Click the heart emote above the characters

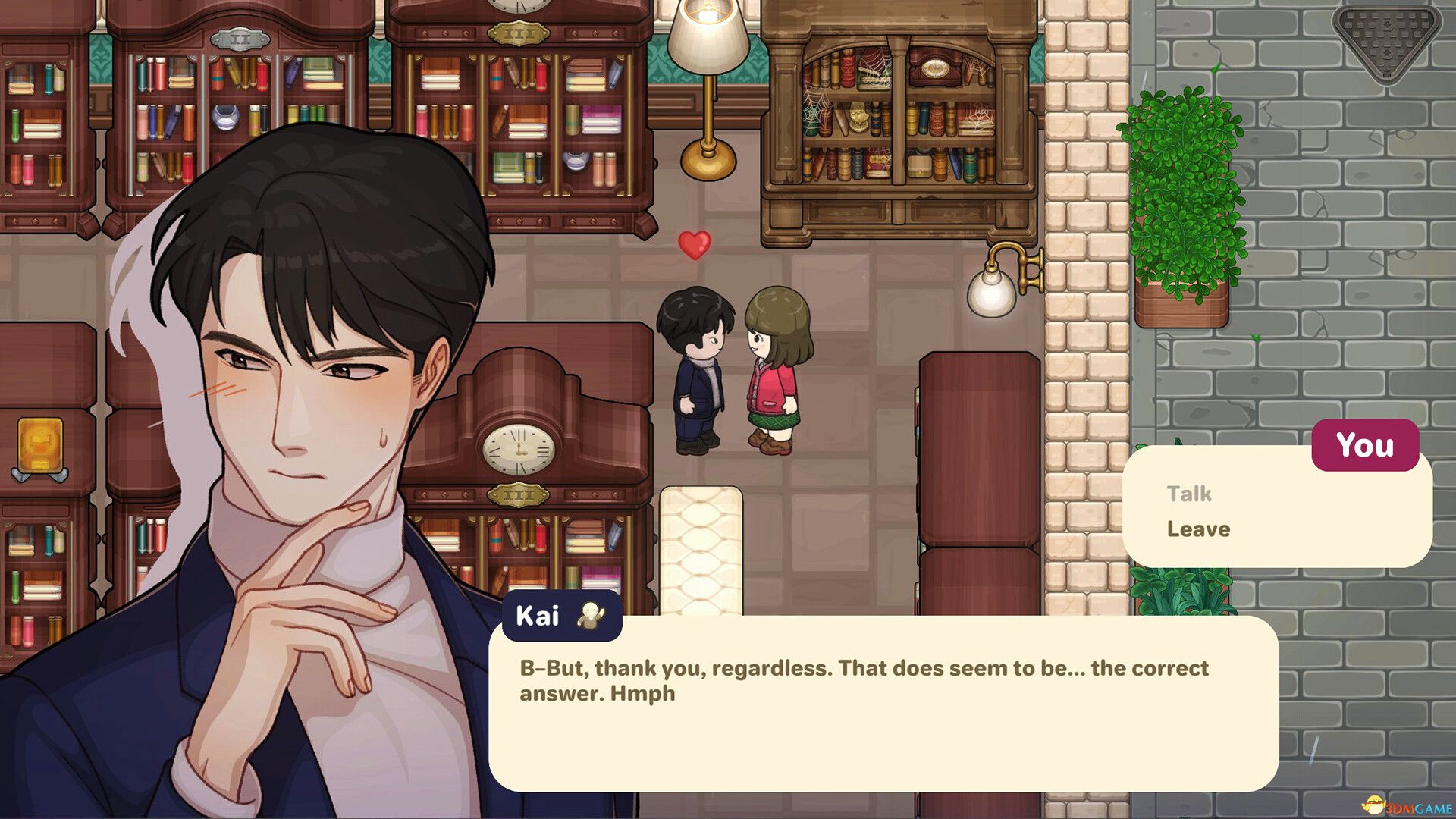[694, 244]
